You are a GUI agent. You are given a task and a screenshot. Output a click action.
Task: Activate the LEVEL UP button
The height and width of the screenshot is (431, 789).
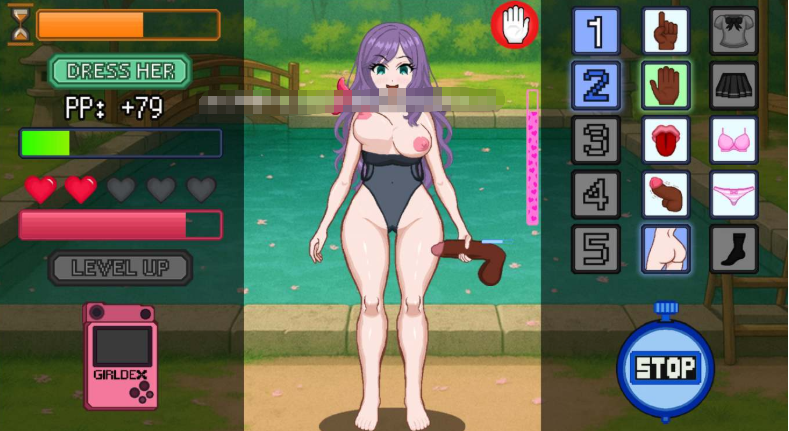(120, 267)
